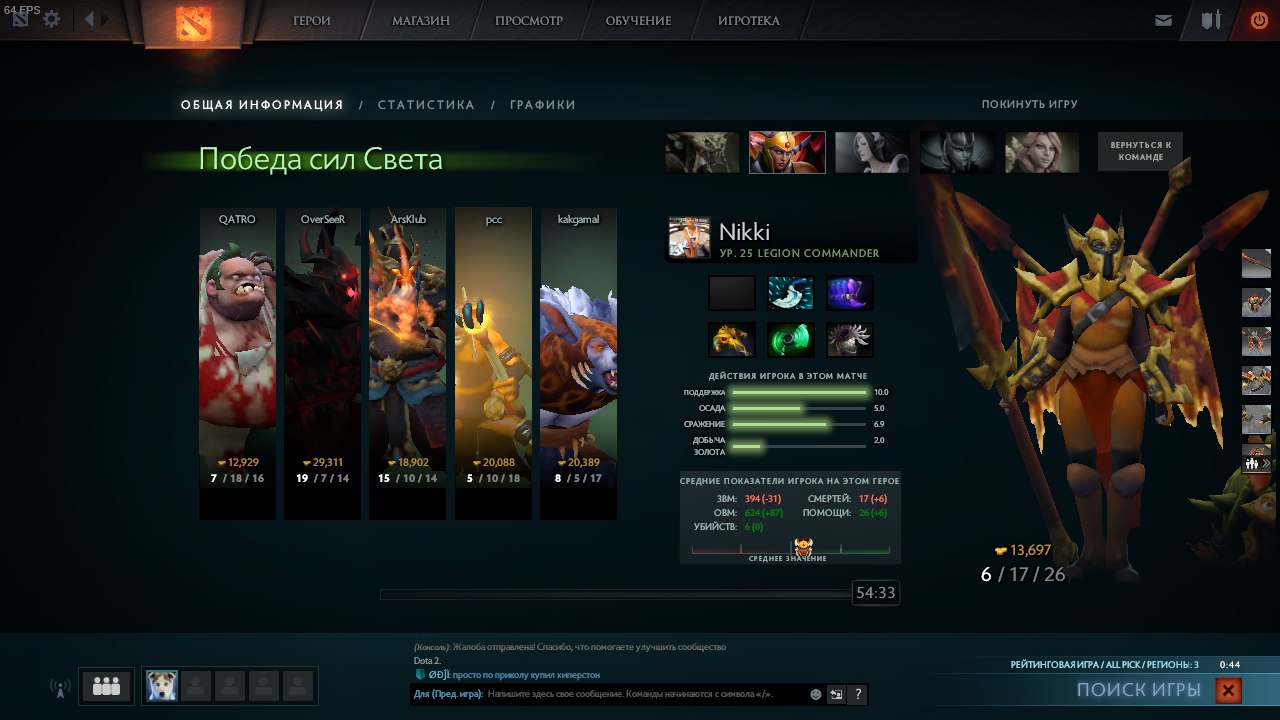Quit game with the red power button
Screen dimensions: 1280x720
point(1259,20)
